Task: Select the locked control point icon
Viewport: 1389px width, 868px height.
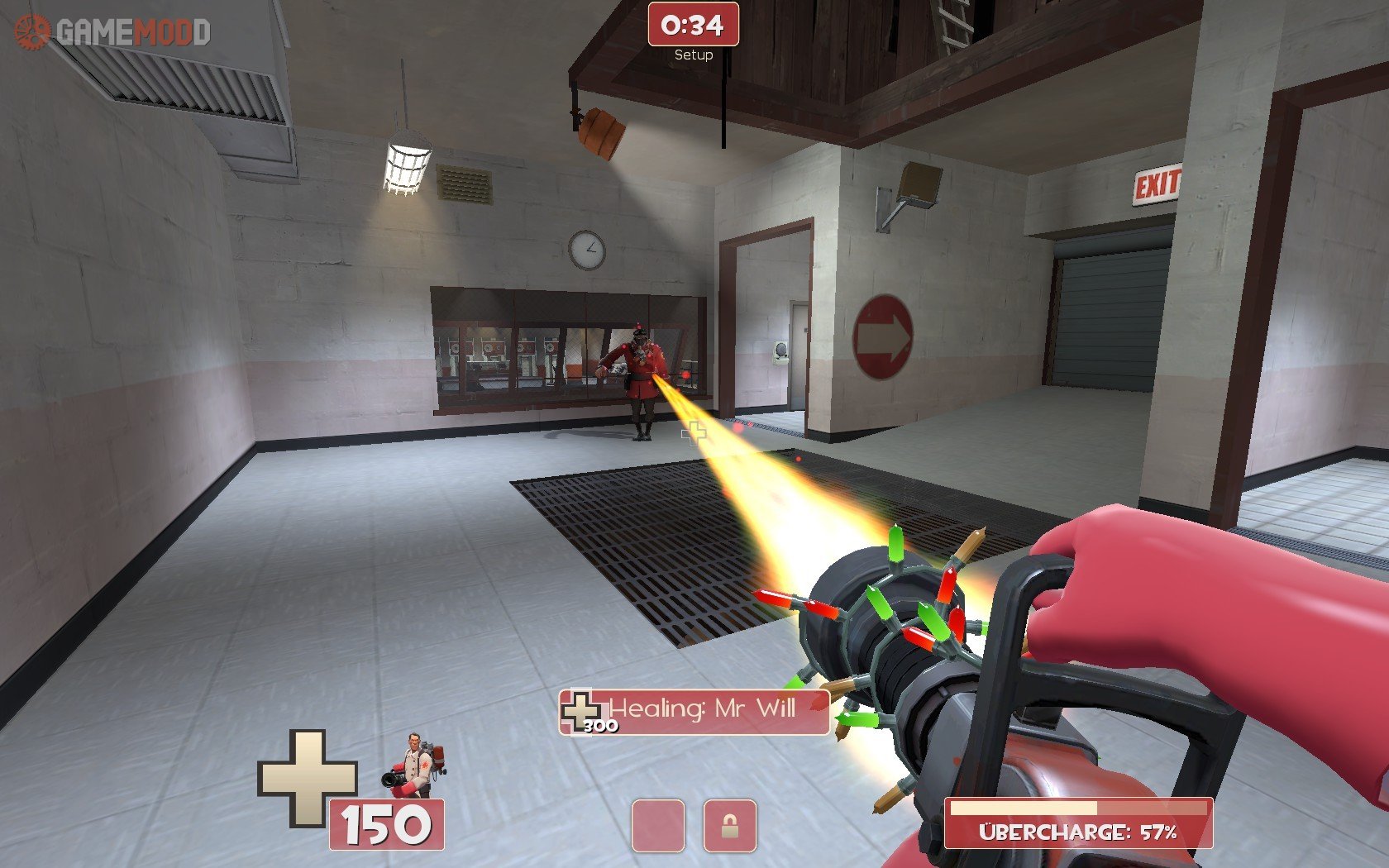Action: coord(729,825)
